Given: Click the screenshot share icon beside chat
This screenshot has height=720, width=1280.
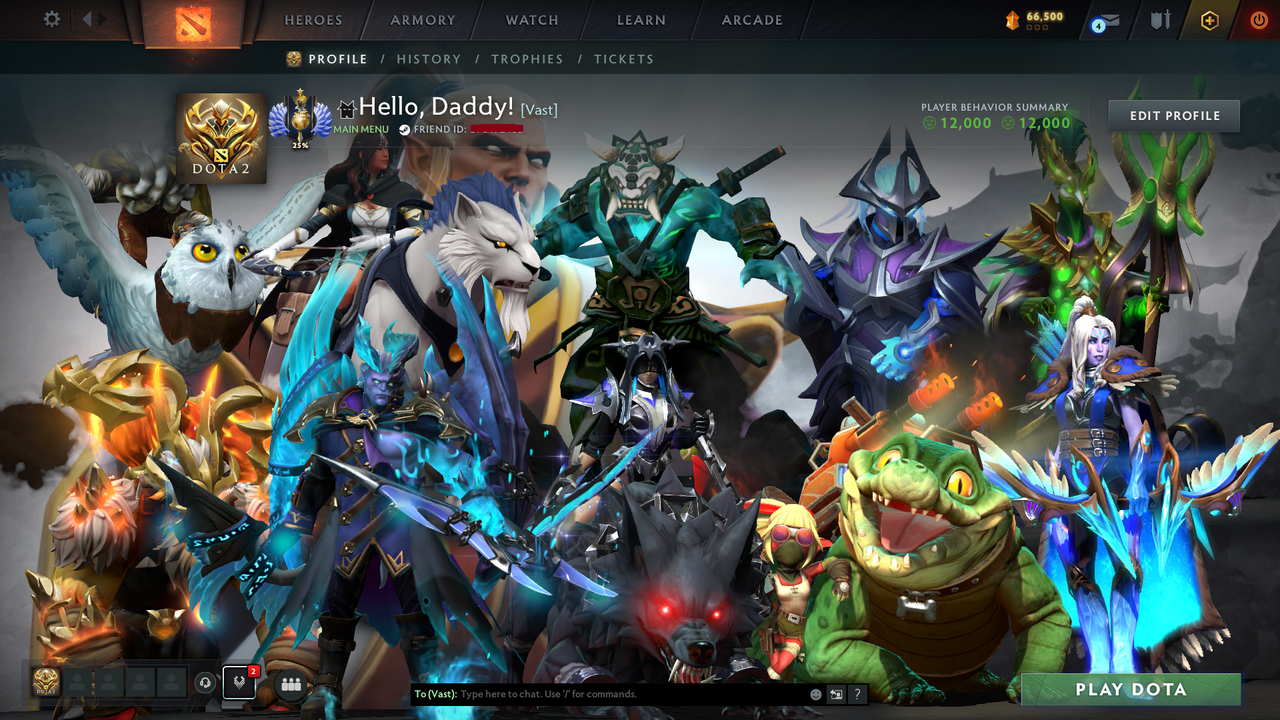Looking at the screenshot, I should point(836,694).
